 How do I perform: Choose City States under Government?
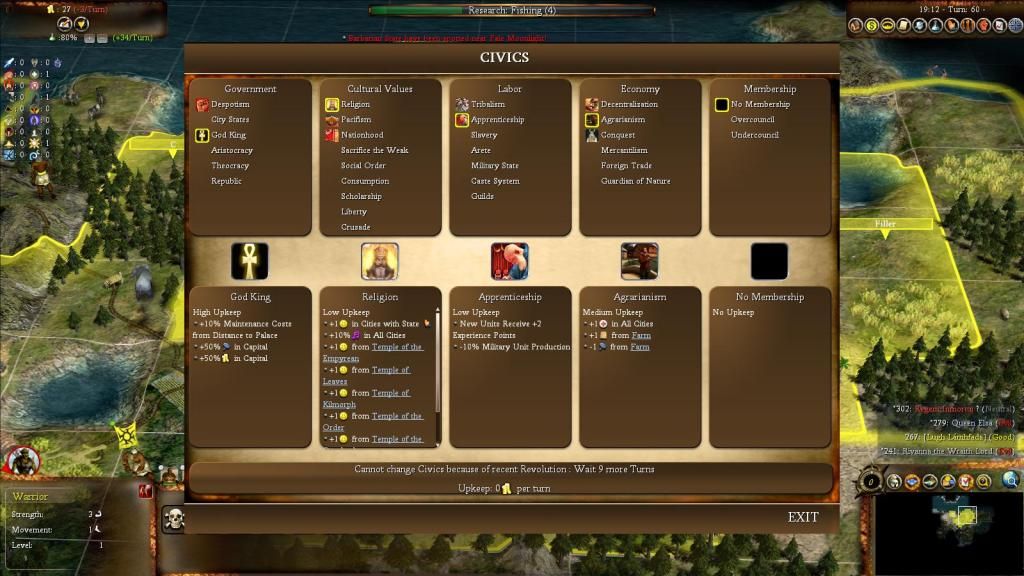[230, 119]
